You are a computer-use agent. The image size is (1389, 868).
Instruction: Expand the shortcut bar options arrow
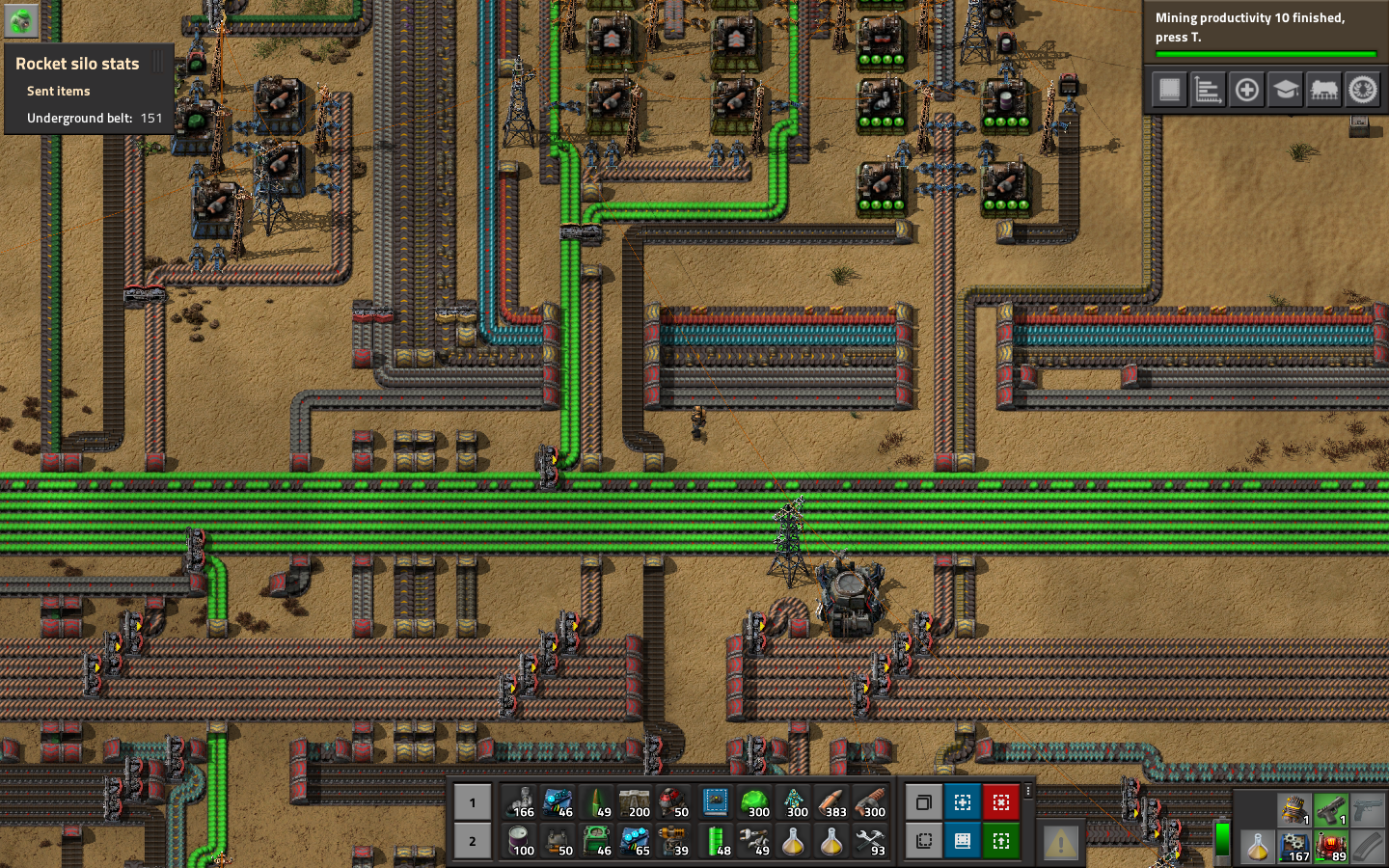(1028, 793)
